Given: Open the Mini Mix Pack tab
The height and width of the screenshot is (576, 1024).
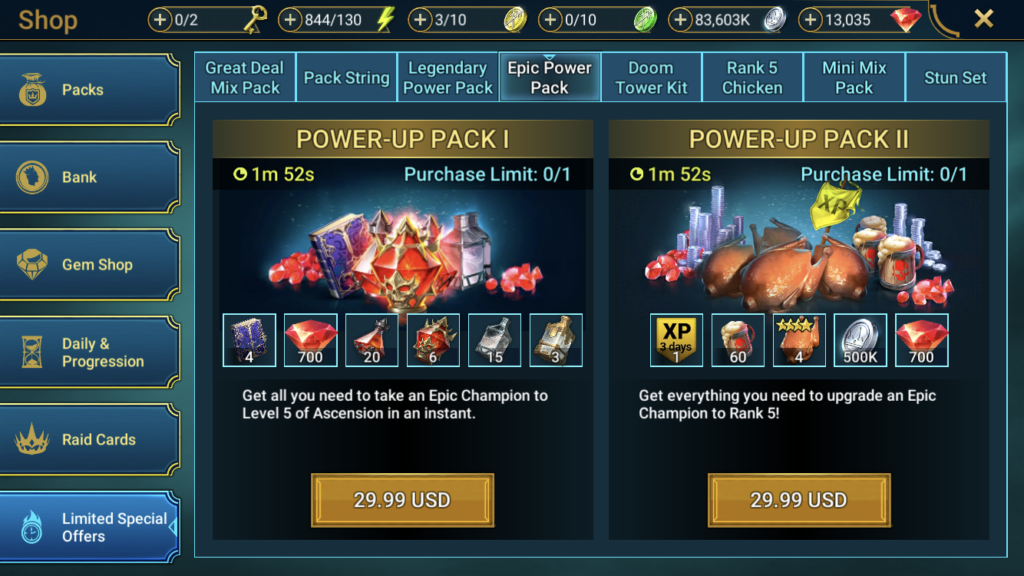Looking at the screenshot, I should coord(854,78).
